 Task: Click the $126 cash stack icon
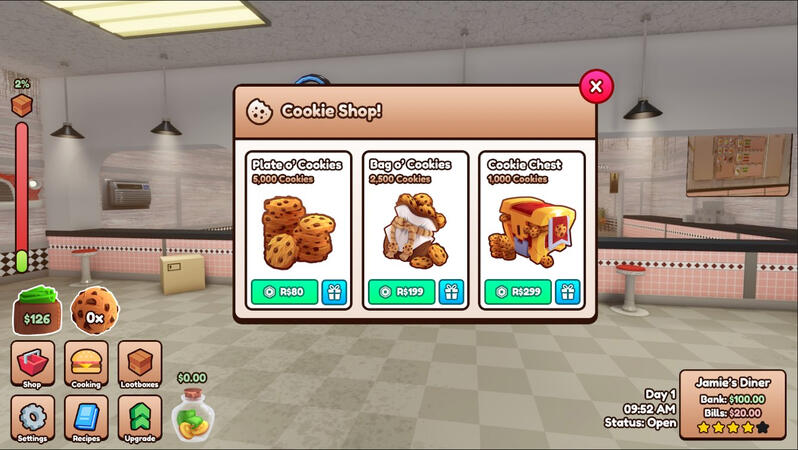click(37, 310)
